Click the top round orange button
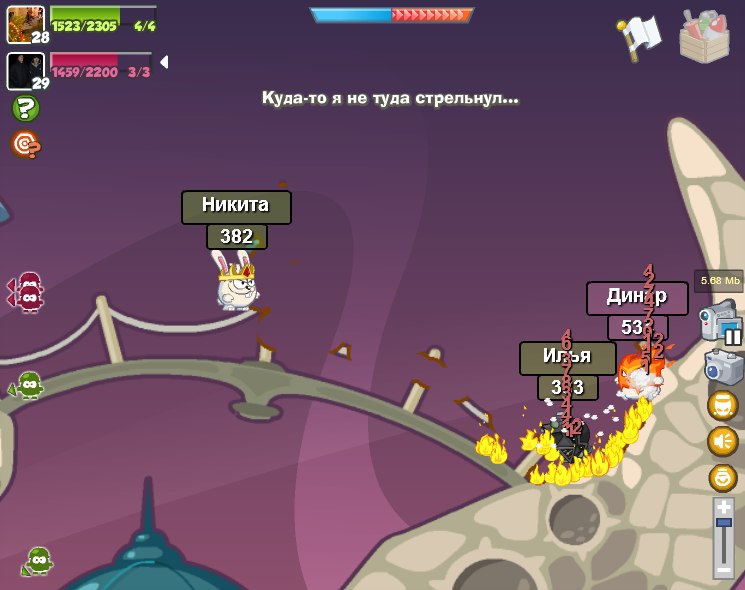 [x=723, y=405]
